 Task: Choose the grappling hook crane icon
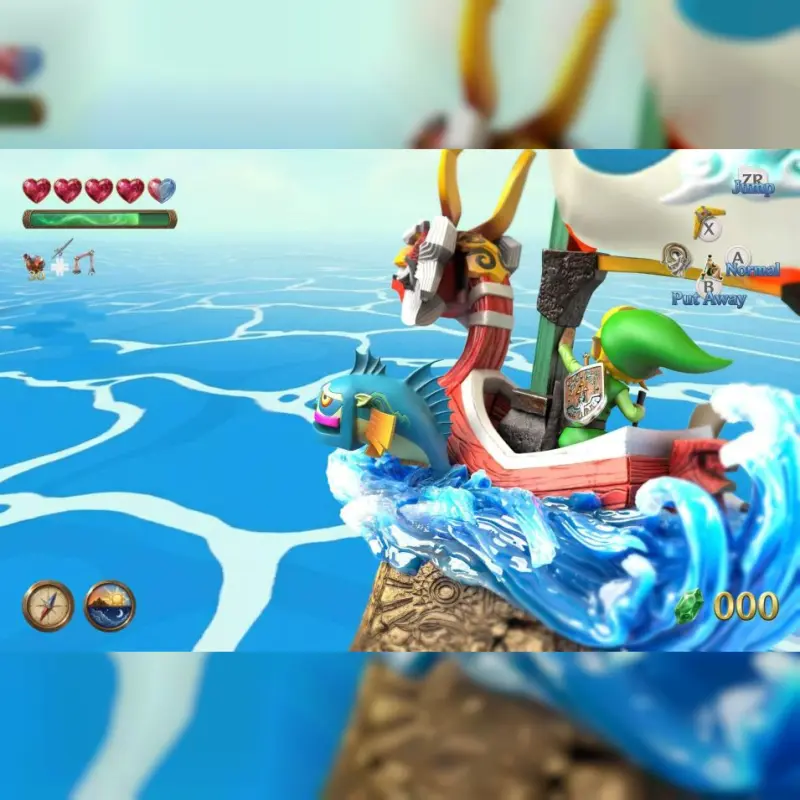point(85,262)
